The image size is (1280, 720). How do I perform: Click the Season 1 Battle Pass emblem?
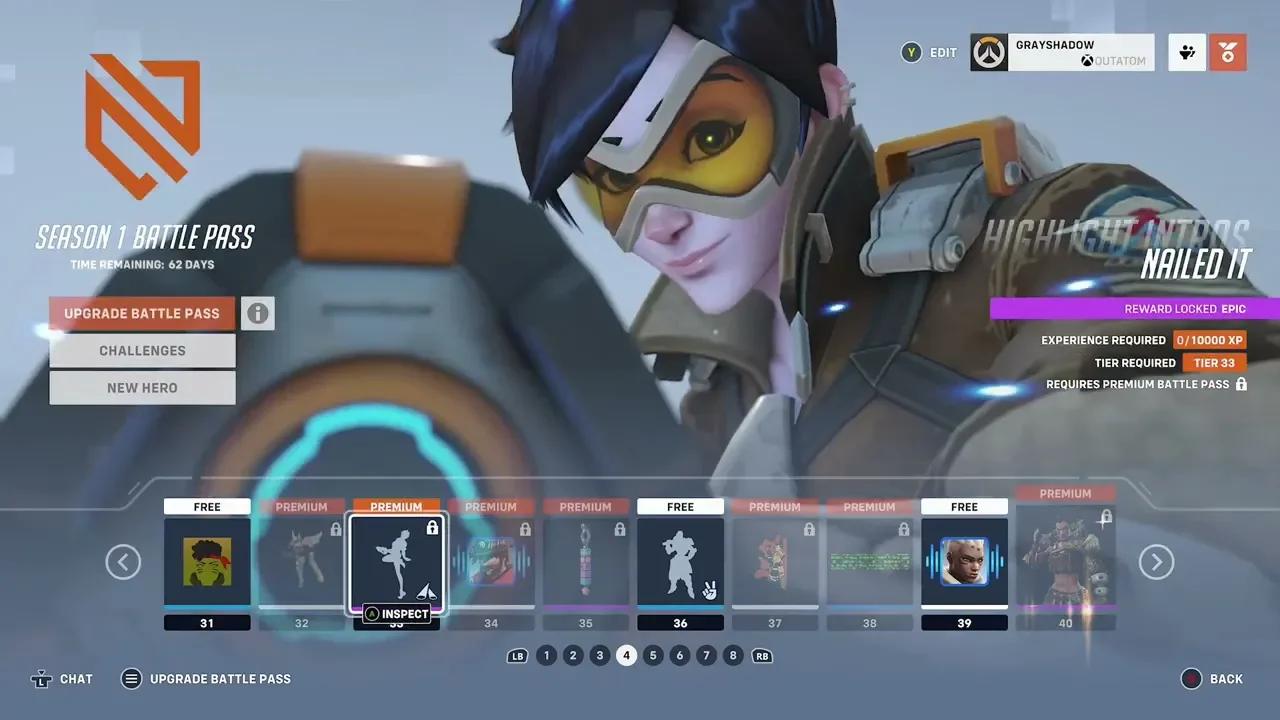[142, 122]
